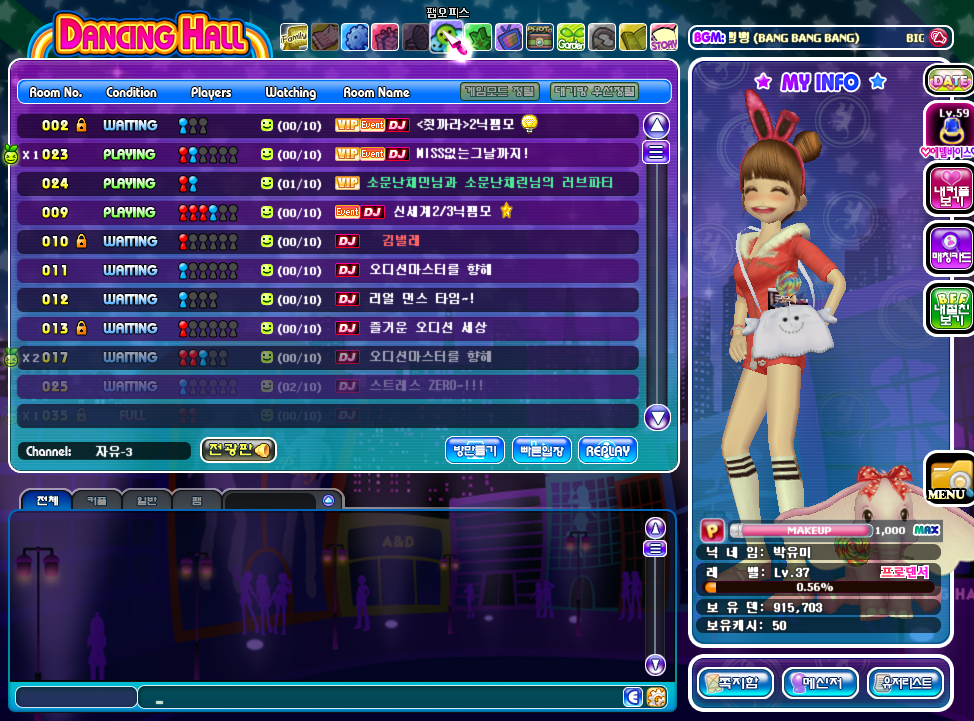Click the chat message input field
This screenshot has height=721, width=974.
[380, 697]
